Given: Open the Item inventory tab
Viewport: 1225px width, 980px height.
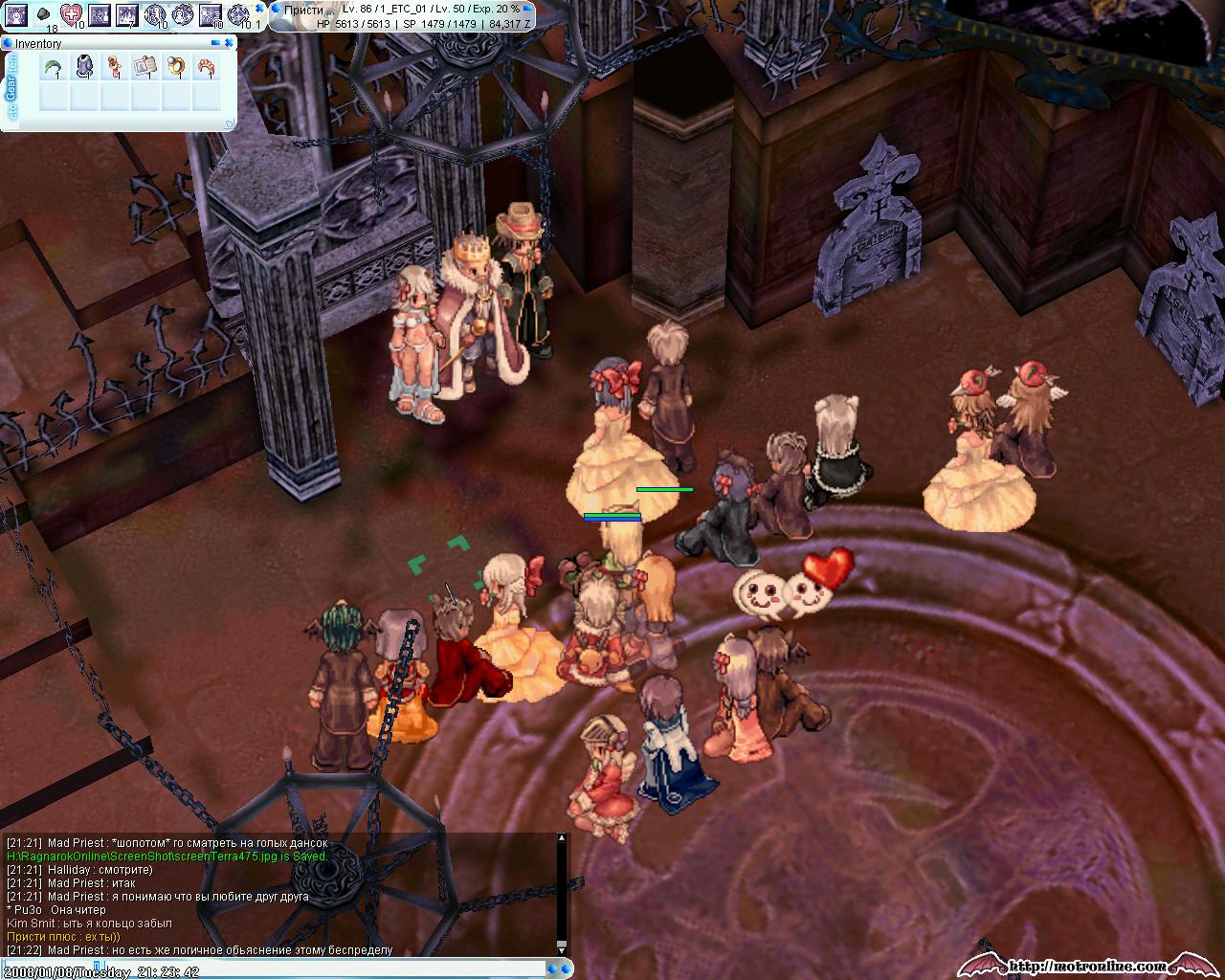Looking at the screenshot, I should [x=11, y=64].
